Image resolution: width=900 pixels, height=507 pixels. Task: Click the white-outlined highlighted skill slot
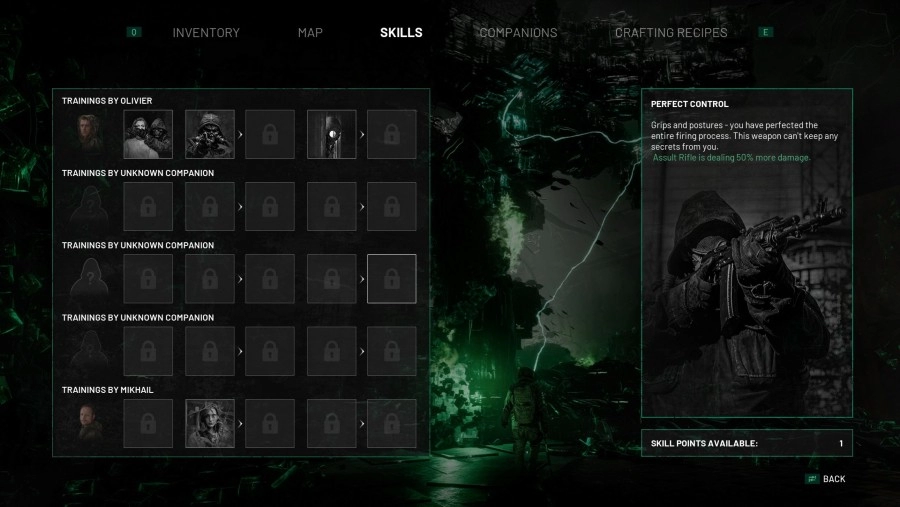click(392, 278)
